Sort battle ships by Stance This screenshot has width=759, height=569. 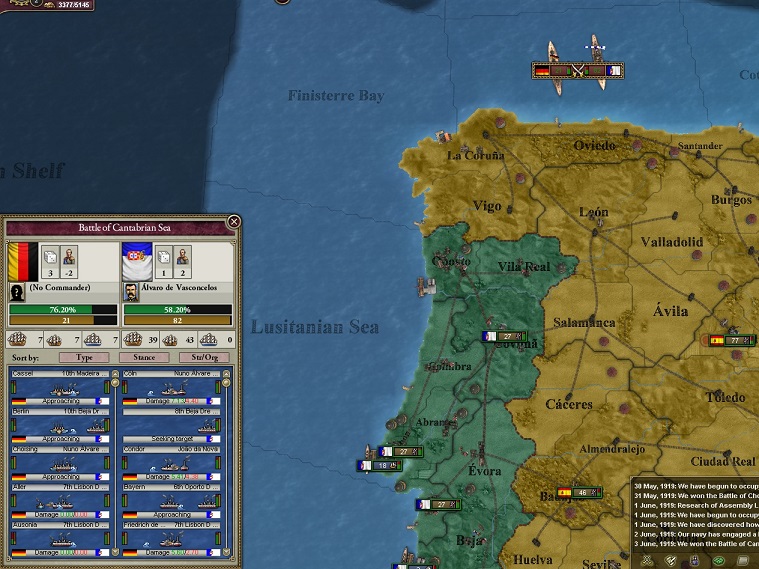coord(144,357)
